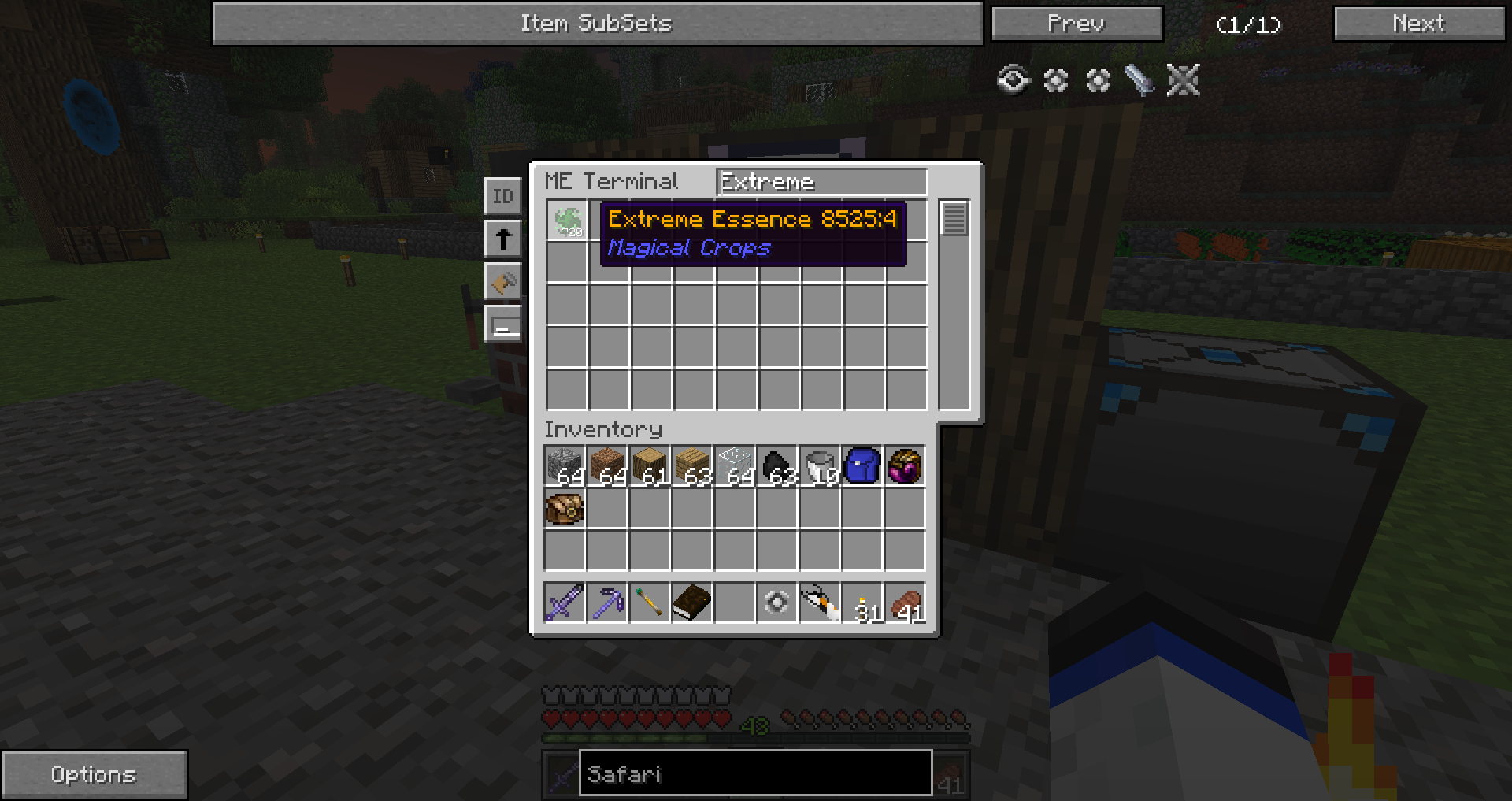Select the crossed-swords item in the NEI panel

click(1183, 80)
